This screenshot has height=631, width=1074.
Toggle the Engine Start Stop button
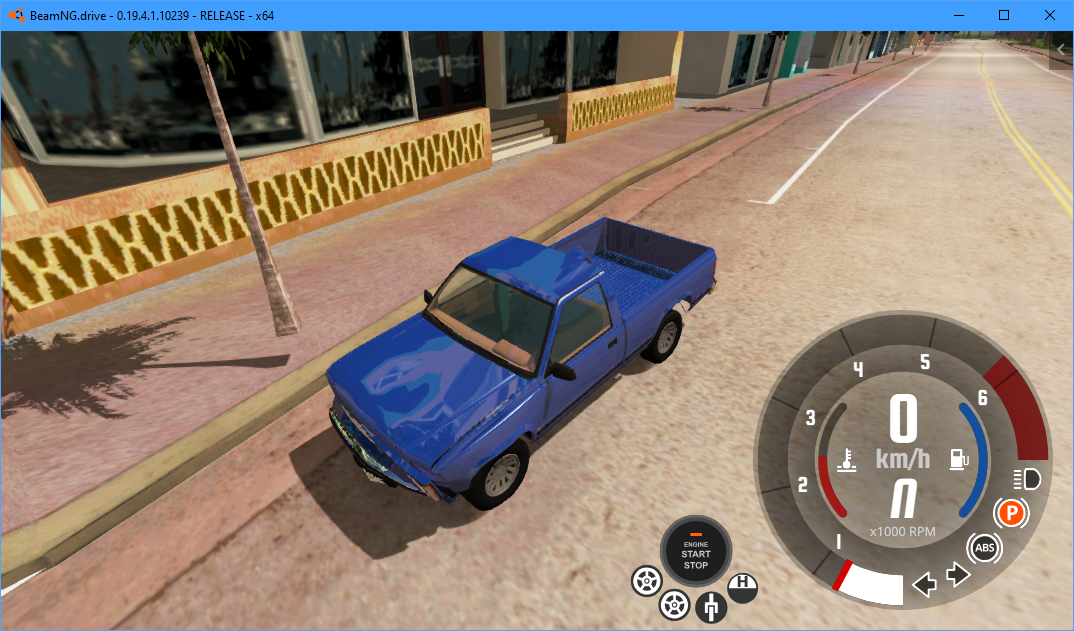click(x=696, y=552)
